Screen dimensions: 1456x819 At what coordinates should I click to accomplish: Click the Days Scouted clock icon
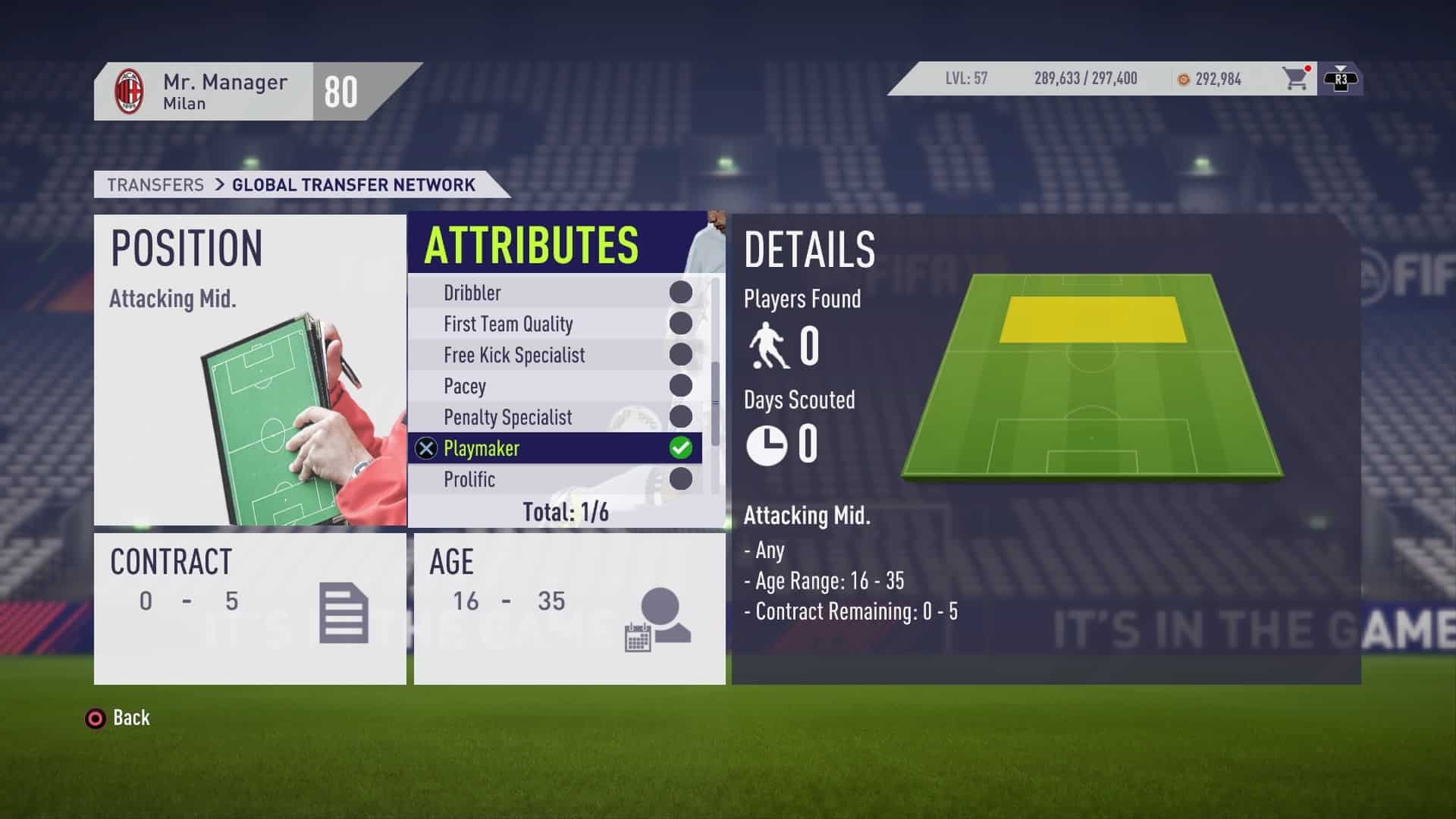[x=768, y=446]
